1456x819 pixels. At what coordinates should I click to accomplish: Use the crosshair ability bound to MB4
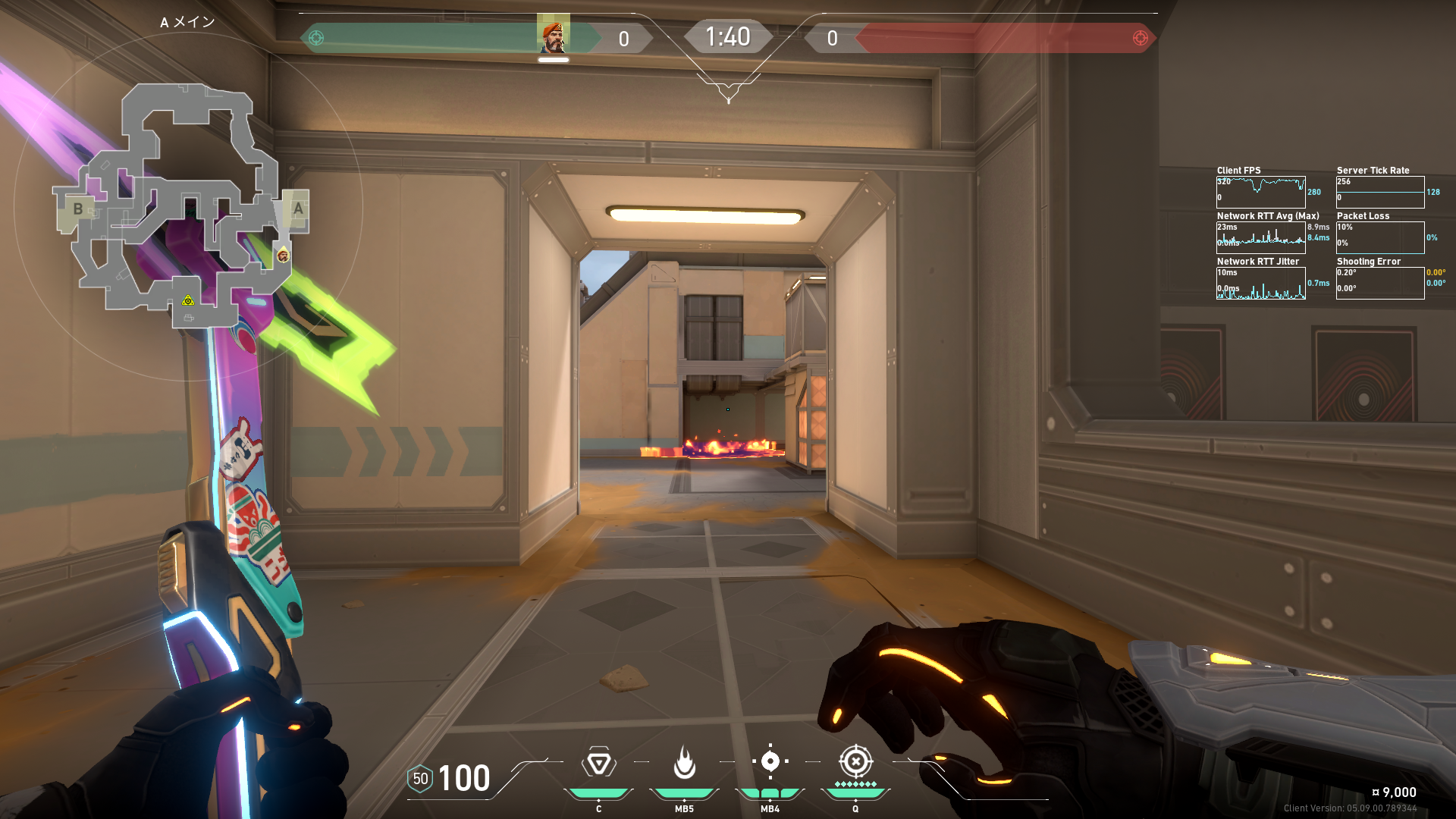[770, 761]
